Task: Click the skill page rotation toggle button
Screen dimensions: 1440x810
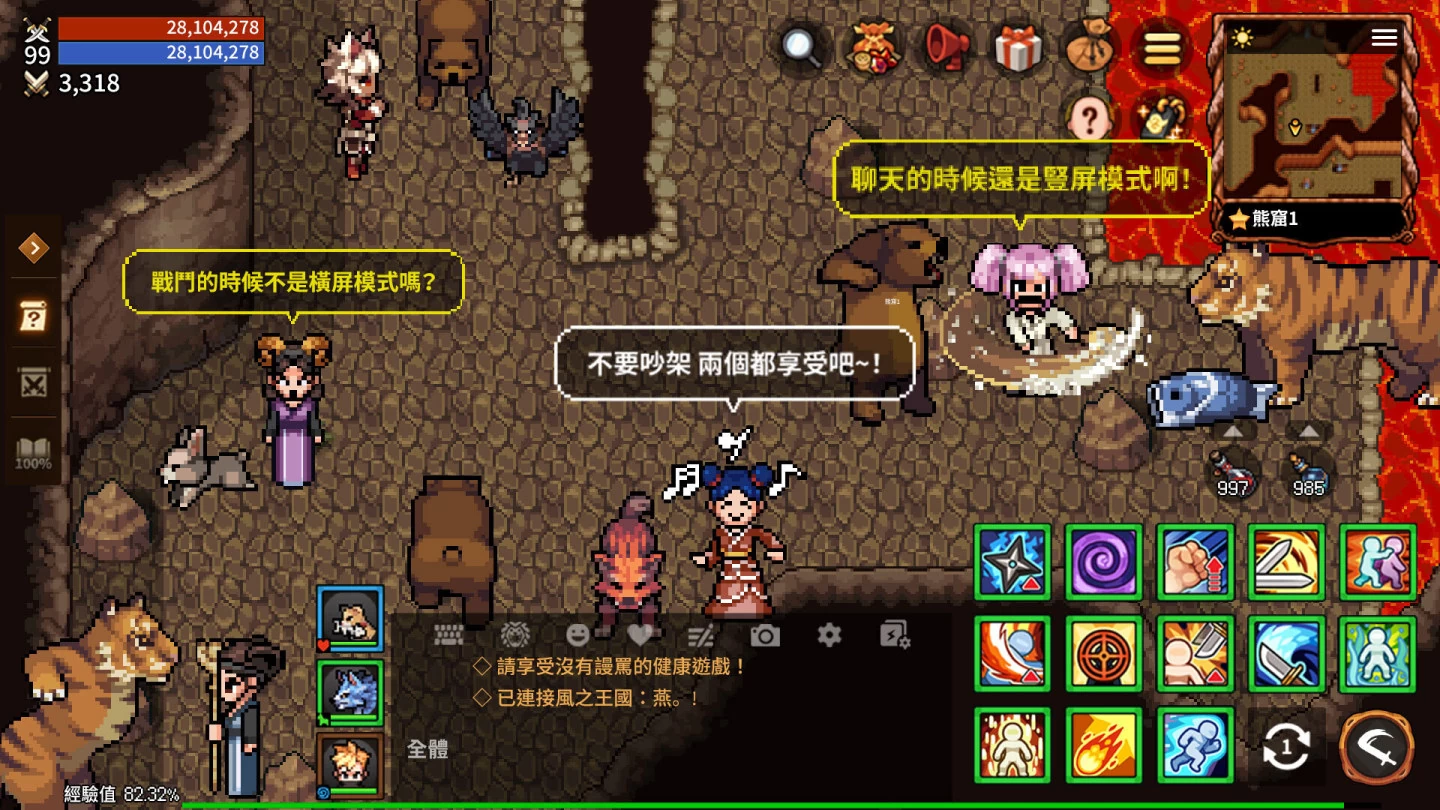Action: pyautogui.click(x=1287, y=746)
